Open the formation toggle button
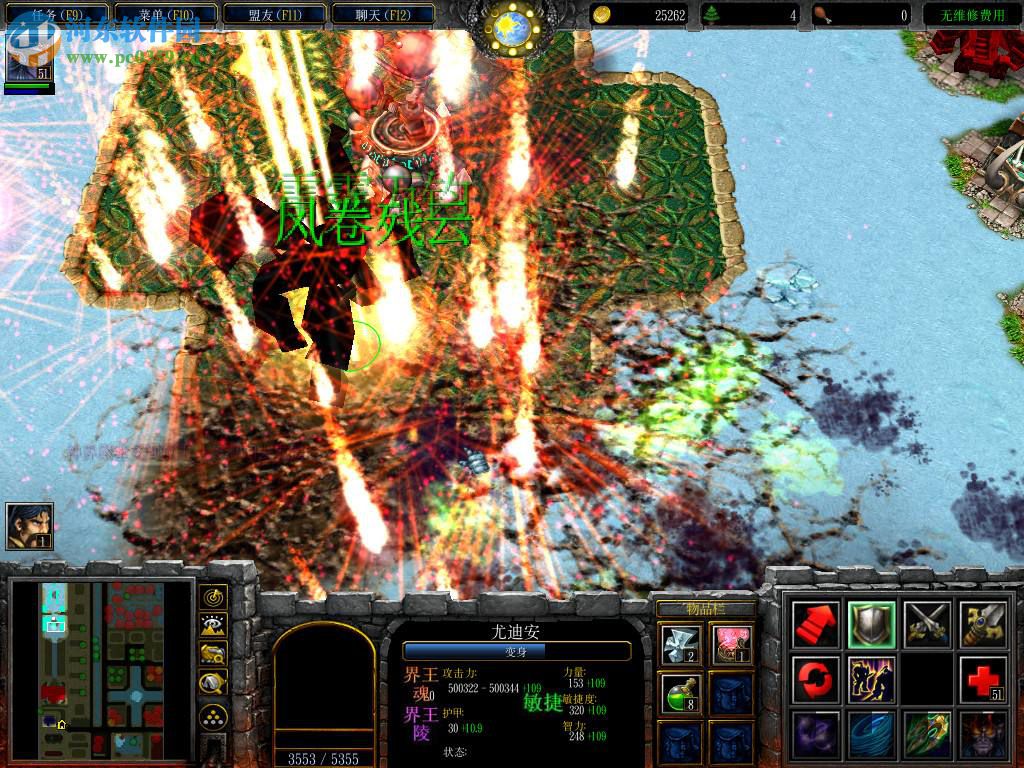 [212, 716]
